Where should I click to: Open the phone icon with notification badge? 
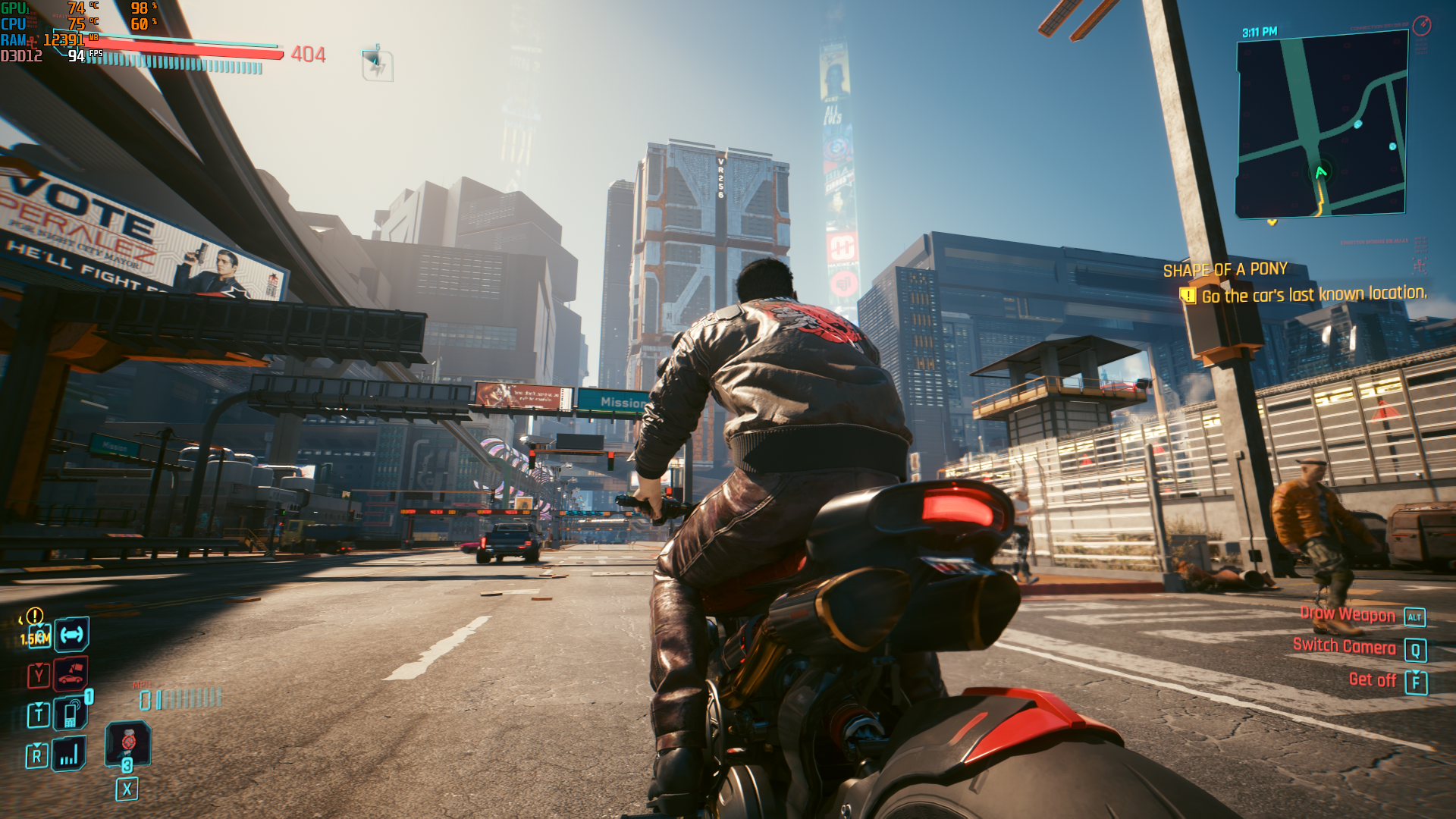[x=71, y=713]
